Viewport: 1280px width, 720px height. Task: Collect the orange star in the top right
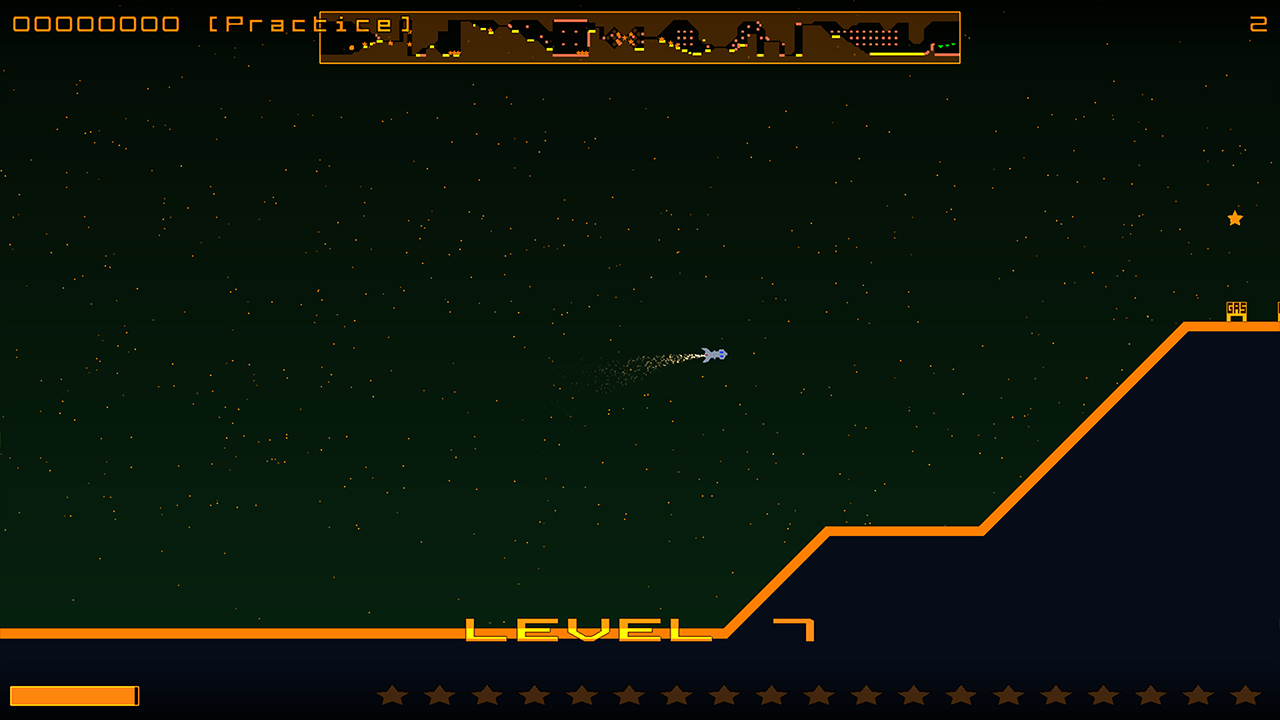click(1234, 218)
